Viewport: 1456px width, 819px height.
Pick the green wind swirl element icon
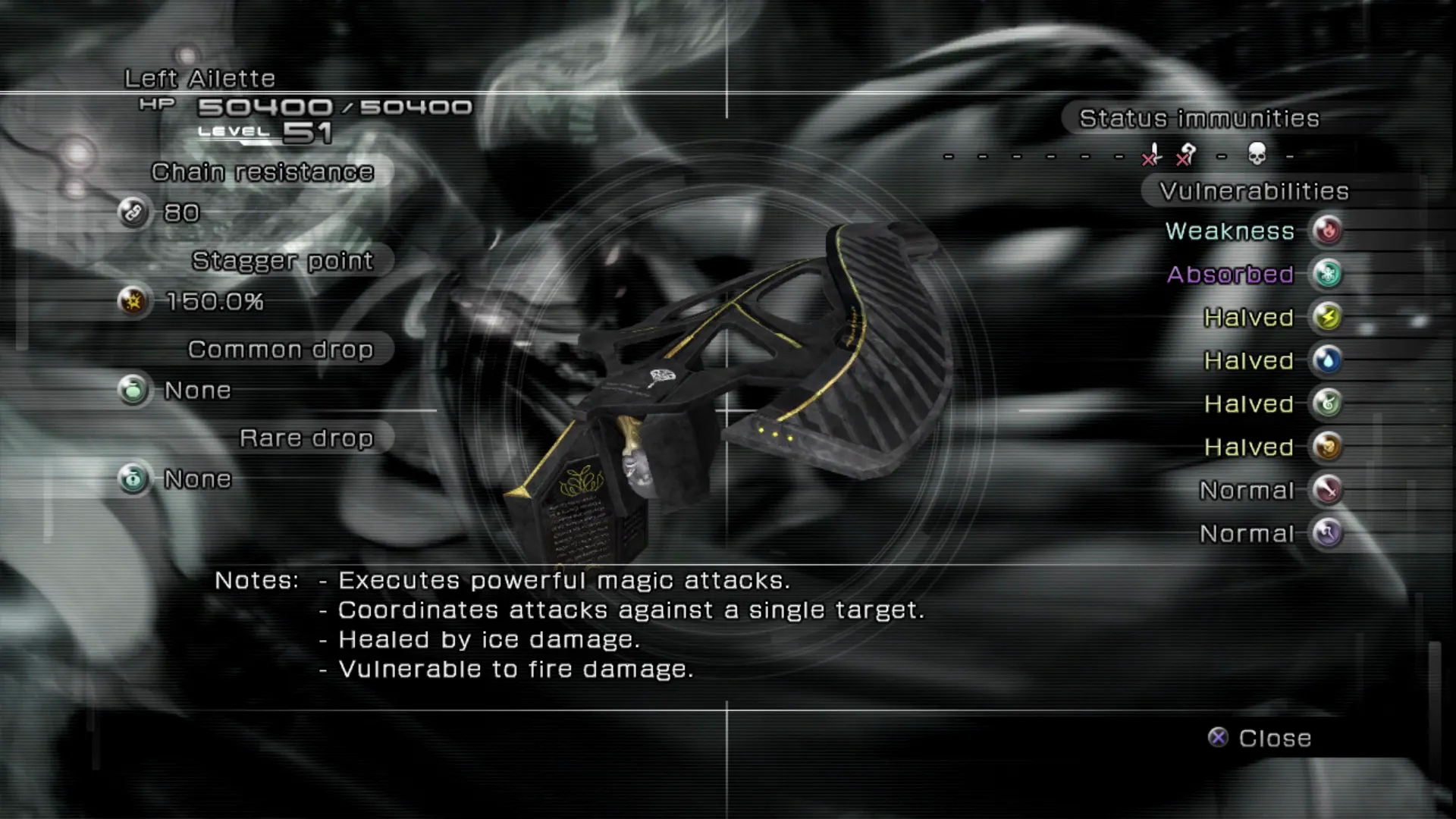pos(1327,403)
